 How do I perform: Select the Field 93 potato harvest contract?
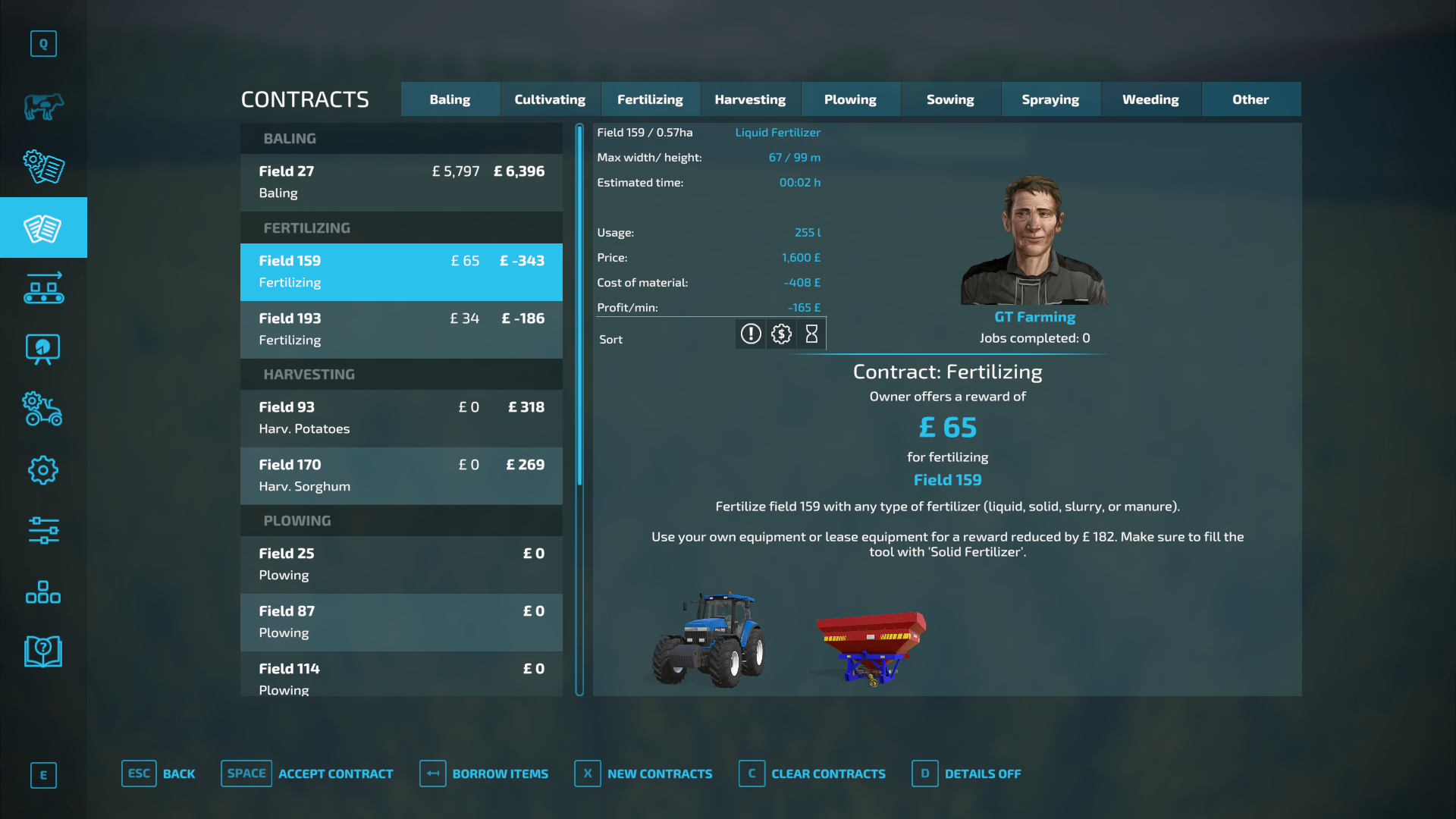(x=400, y=418)
